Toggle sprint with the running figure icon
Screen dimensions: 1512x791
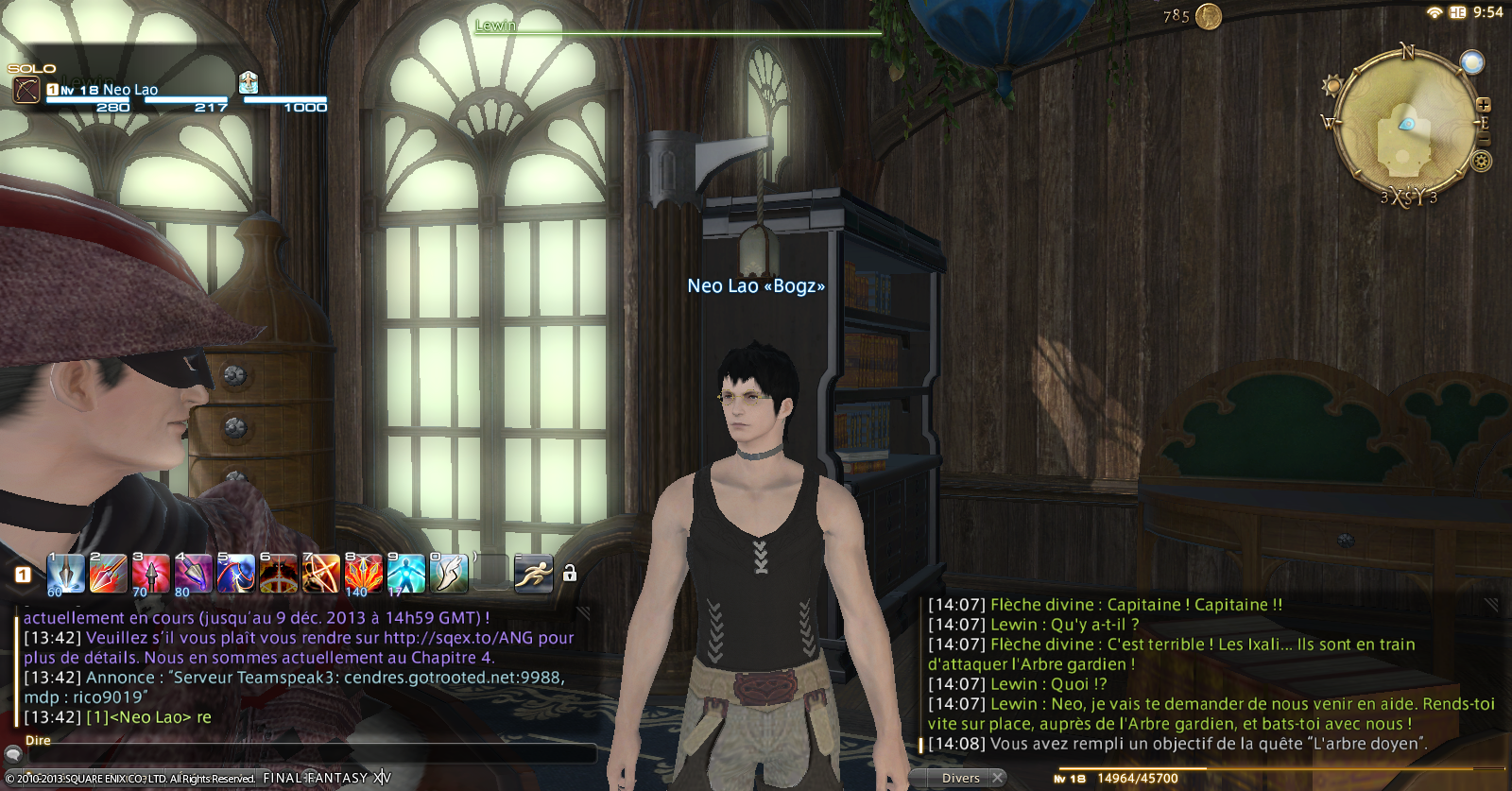coord(533,575)
